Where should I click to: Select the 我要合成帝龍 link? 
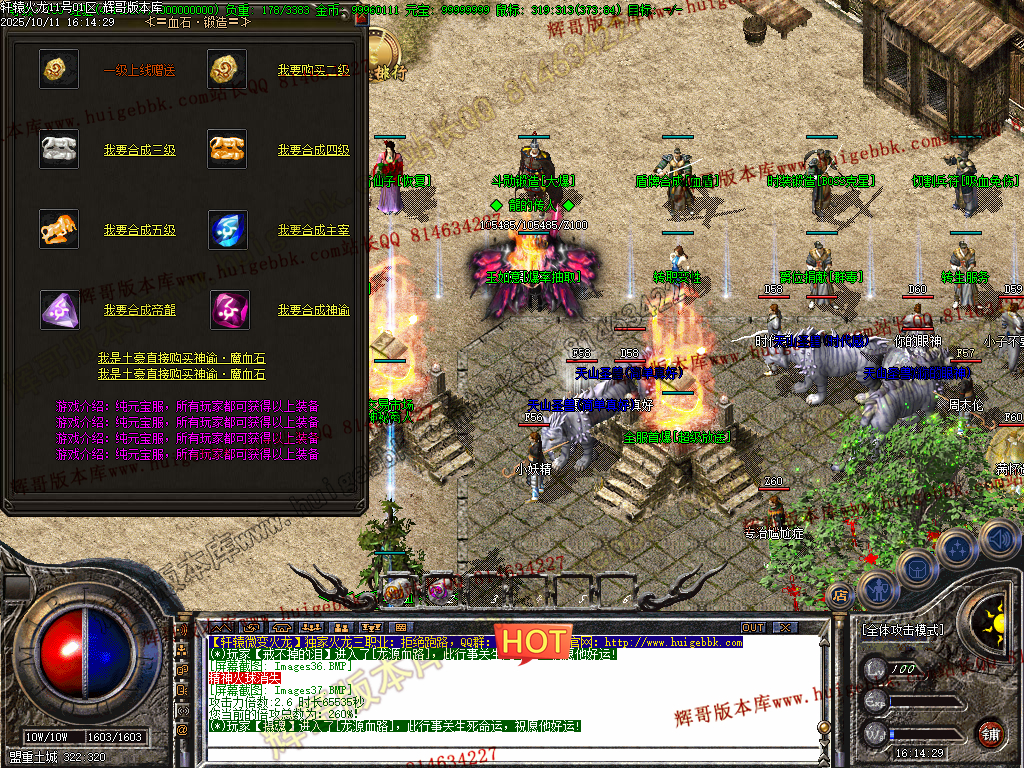(x=139, y=310)
